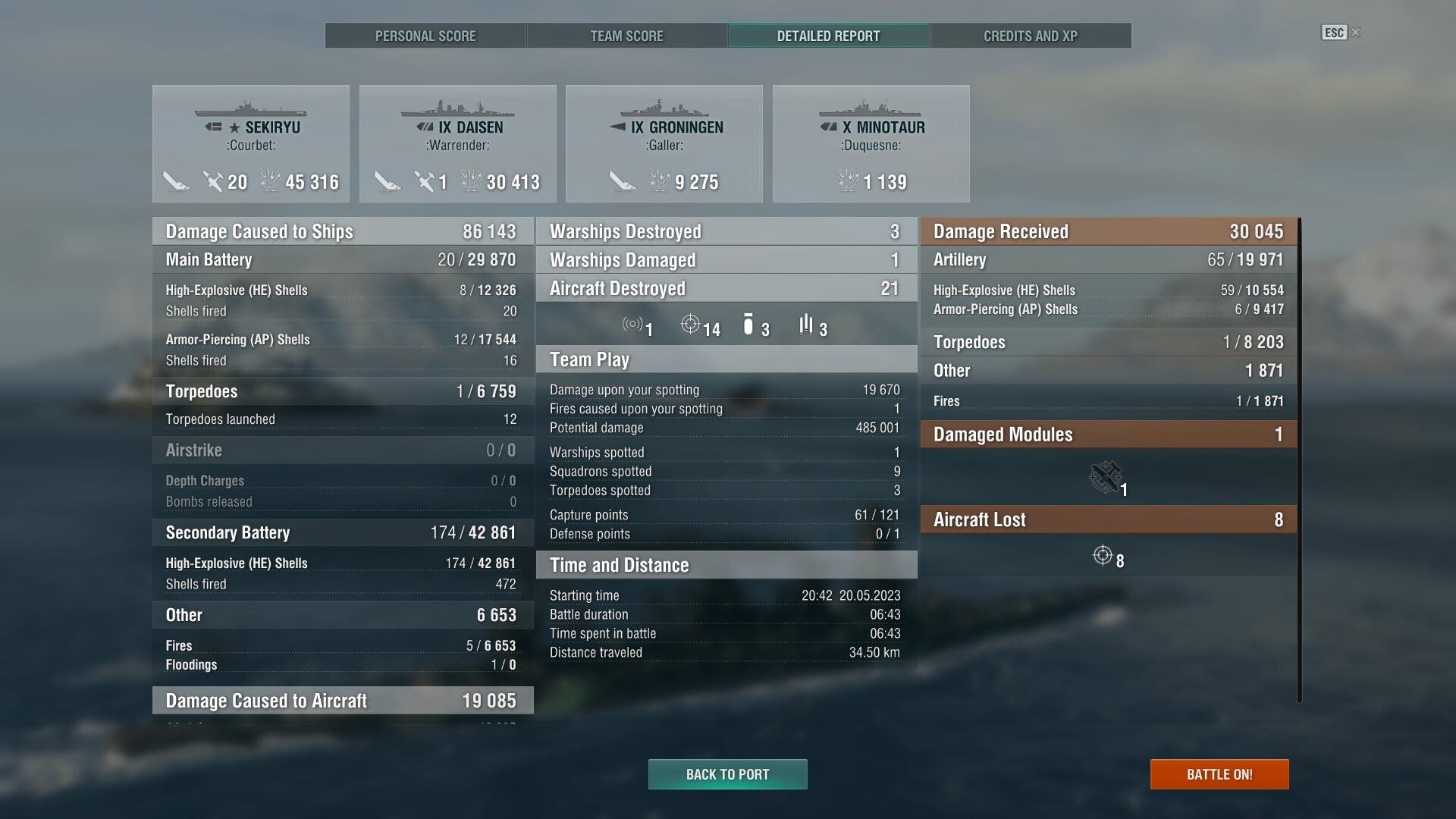Image resolution: width=1456 pixels, height=819 pixels.
Task: Pick the X Minotaur ship card
Action: [871, 143]
